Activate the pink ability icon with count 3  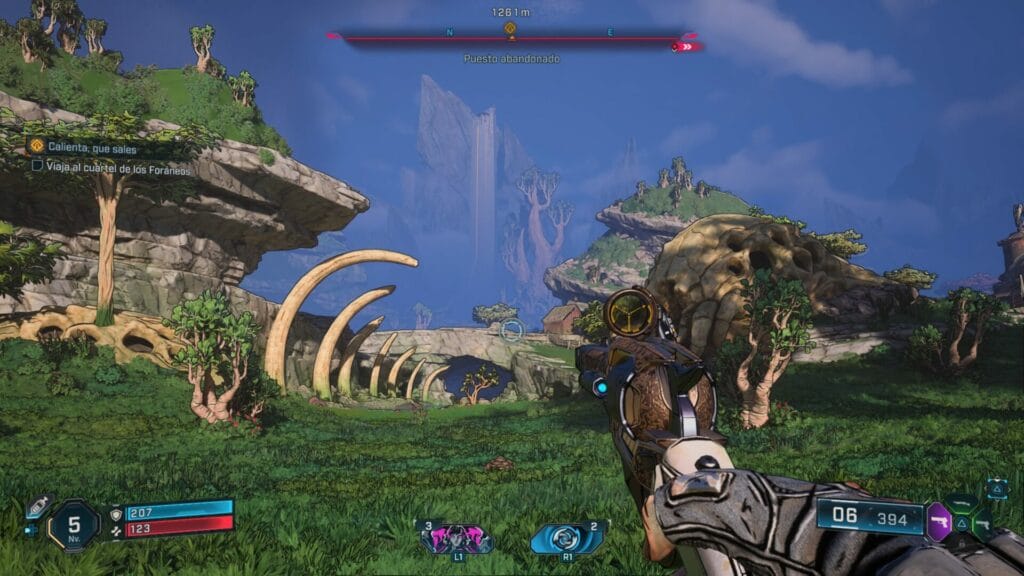458,538
